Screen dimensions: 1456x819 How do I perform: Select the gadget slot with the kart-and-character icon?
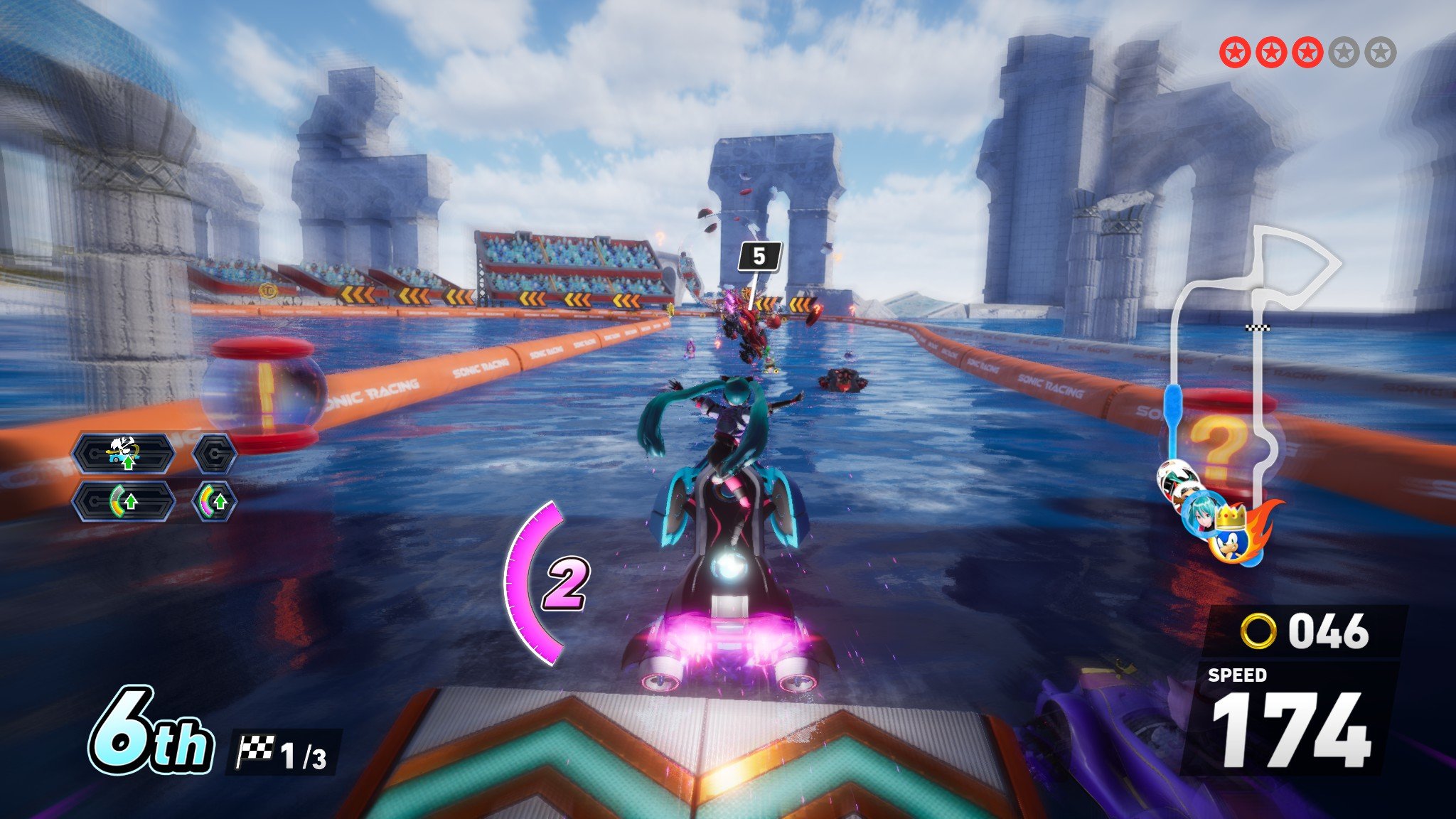[124, 453]
